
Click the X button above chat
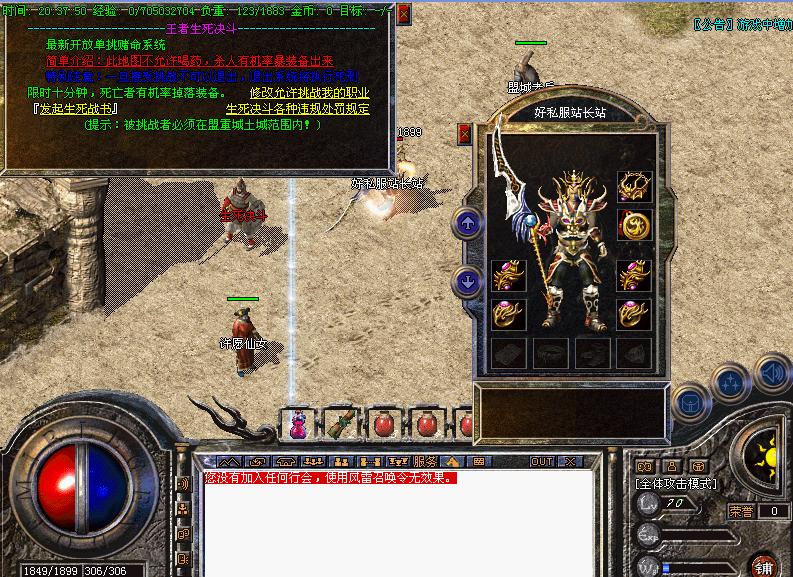[x=569, y=461]
